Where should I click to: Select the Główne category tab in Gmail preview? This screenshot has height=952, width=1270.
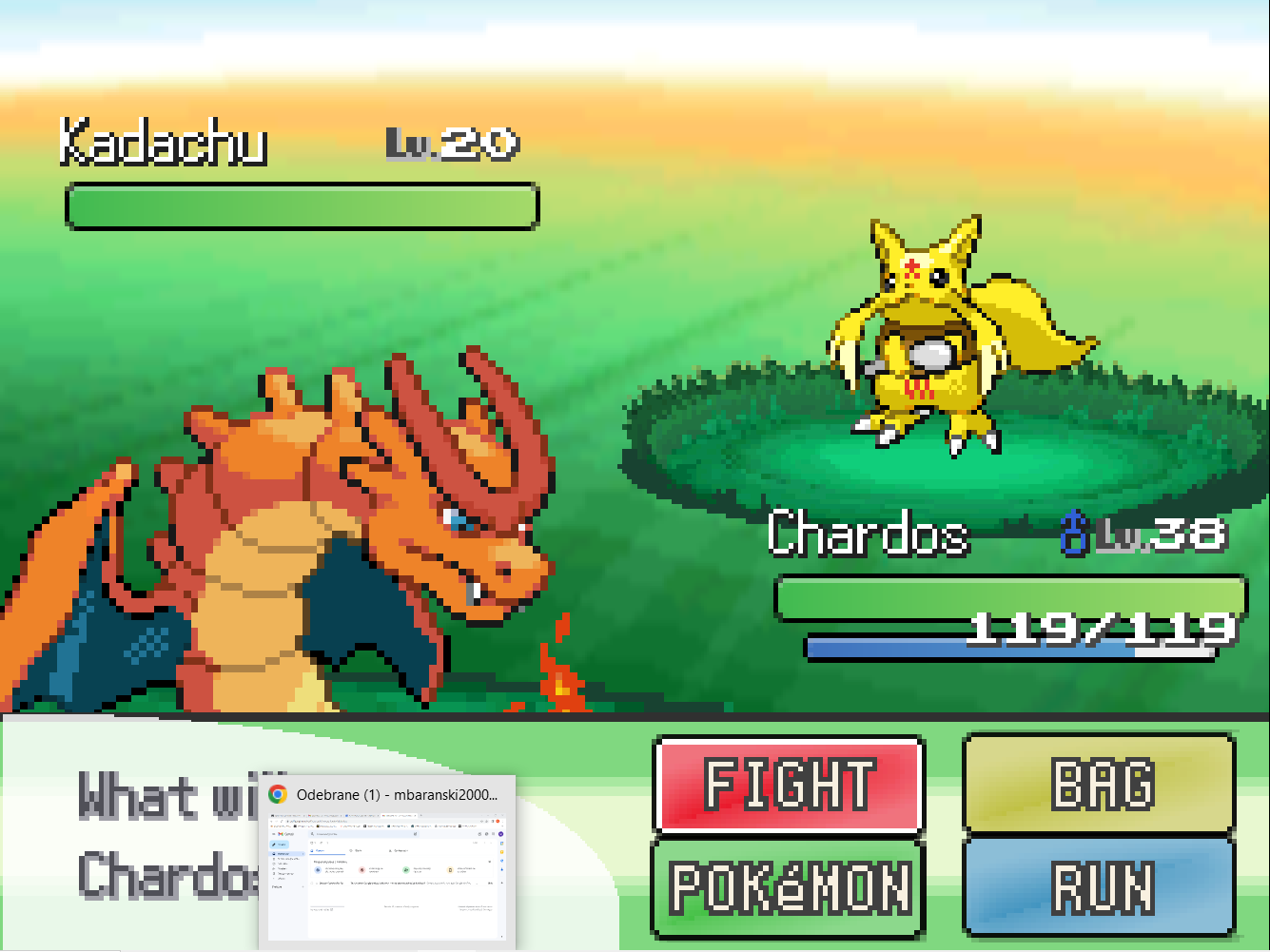(x=320, y=850)
